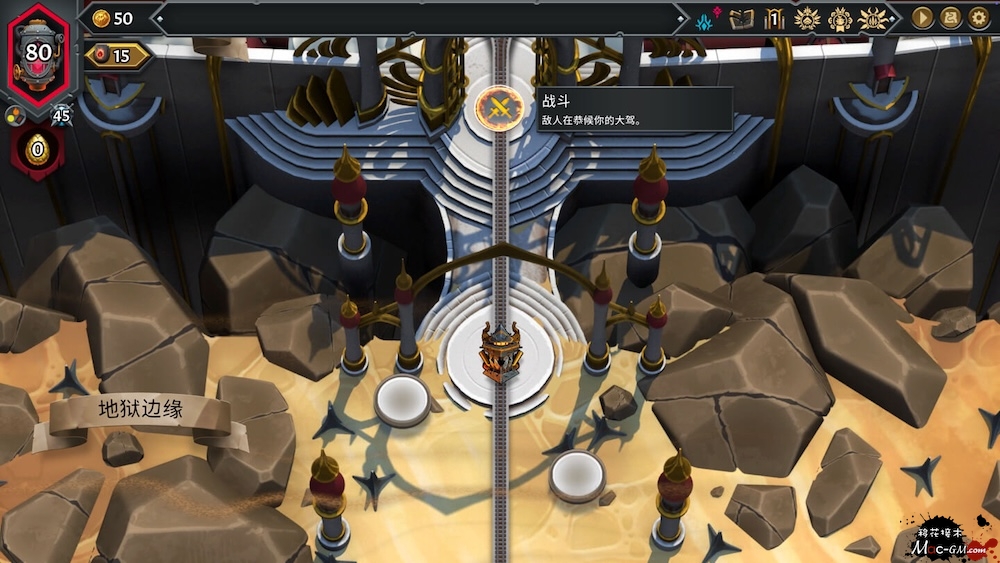Select the crossed-swords battle node
Viewport: 1000px width, 563px height.
[494, 105]
